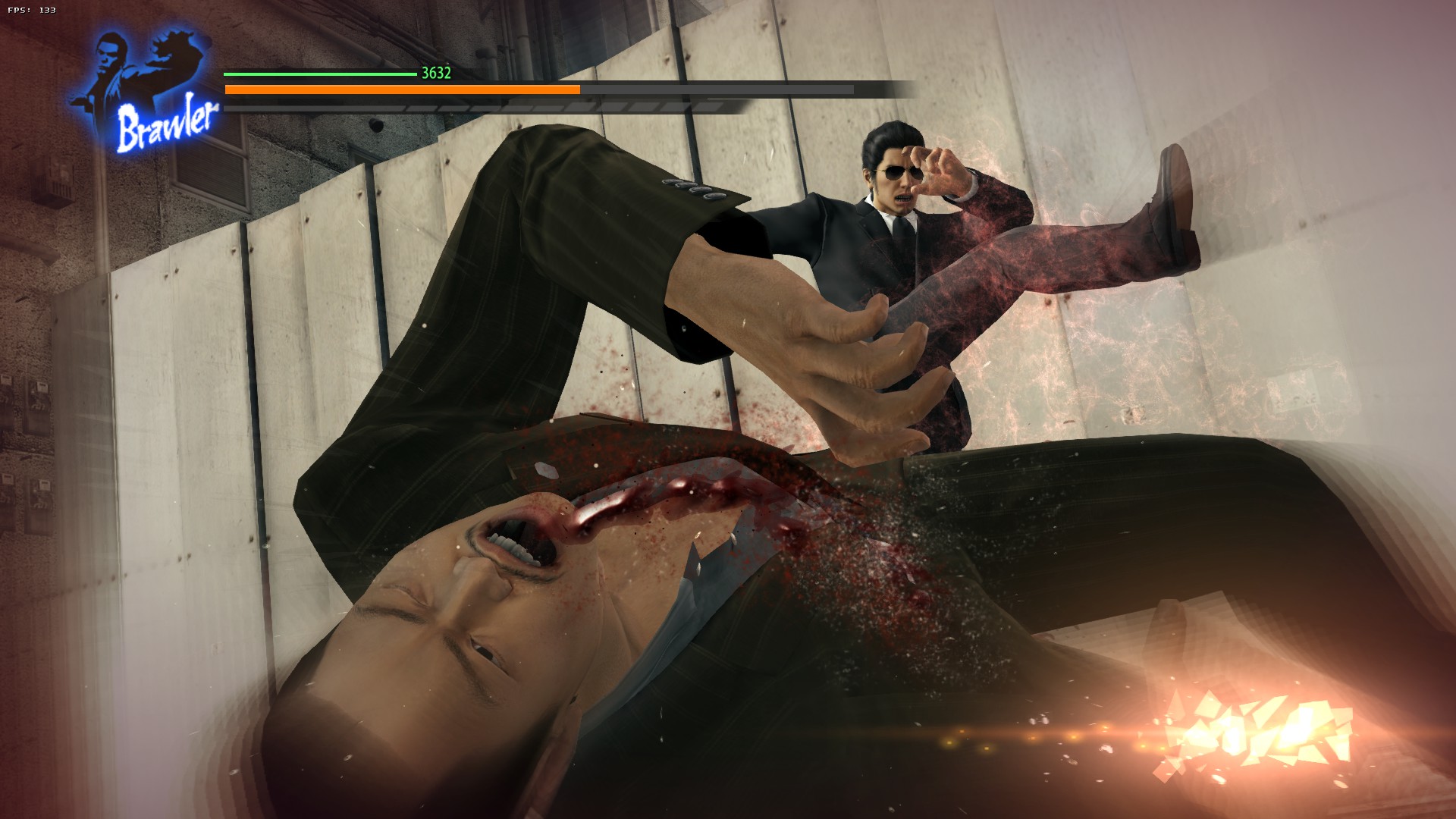Click Kiryu's black necktie

coord(902,227)
